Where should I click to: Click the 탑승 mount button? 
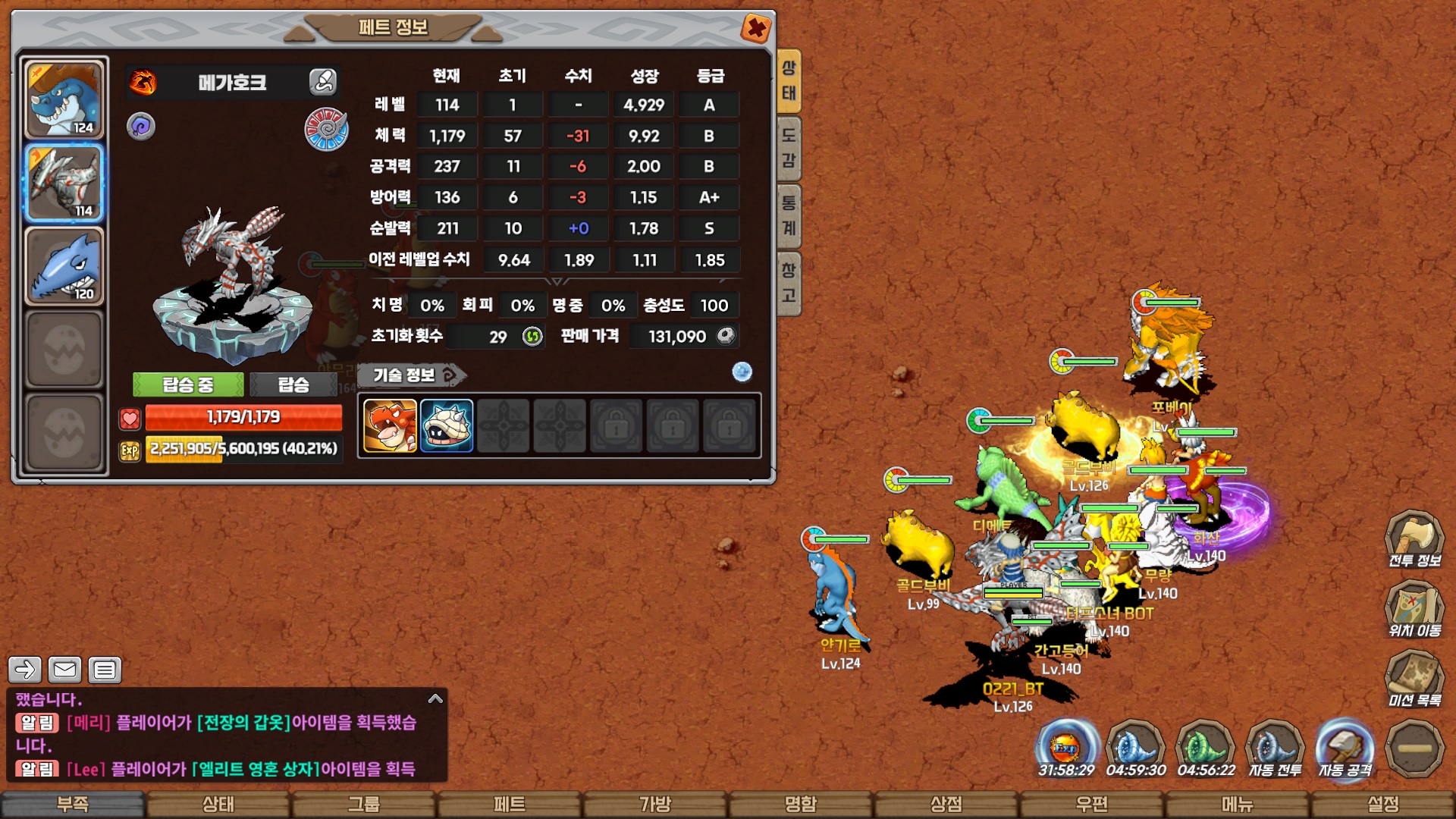(x=293, y=385)
